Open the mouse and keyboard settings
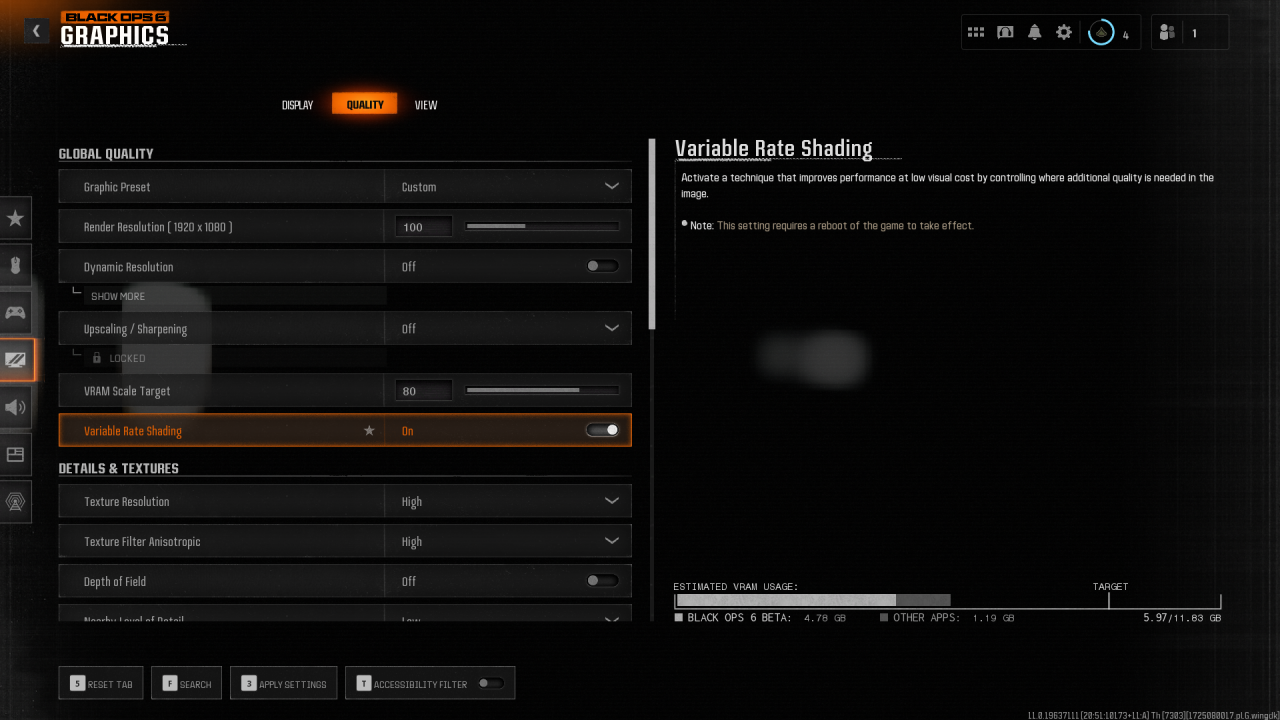This screenshot has width=1280, height=720. click(x=15, y=263)
